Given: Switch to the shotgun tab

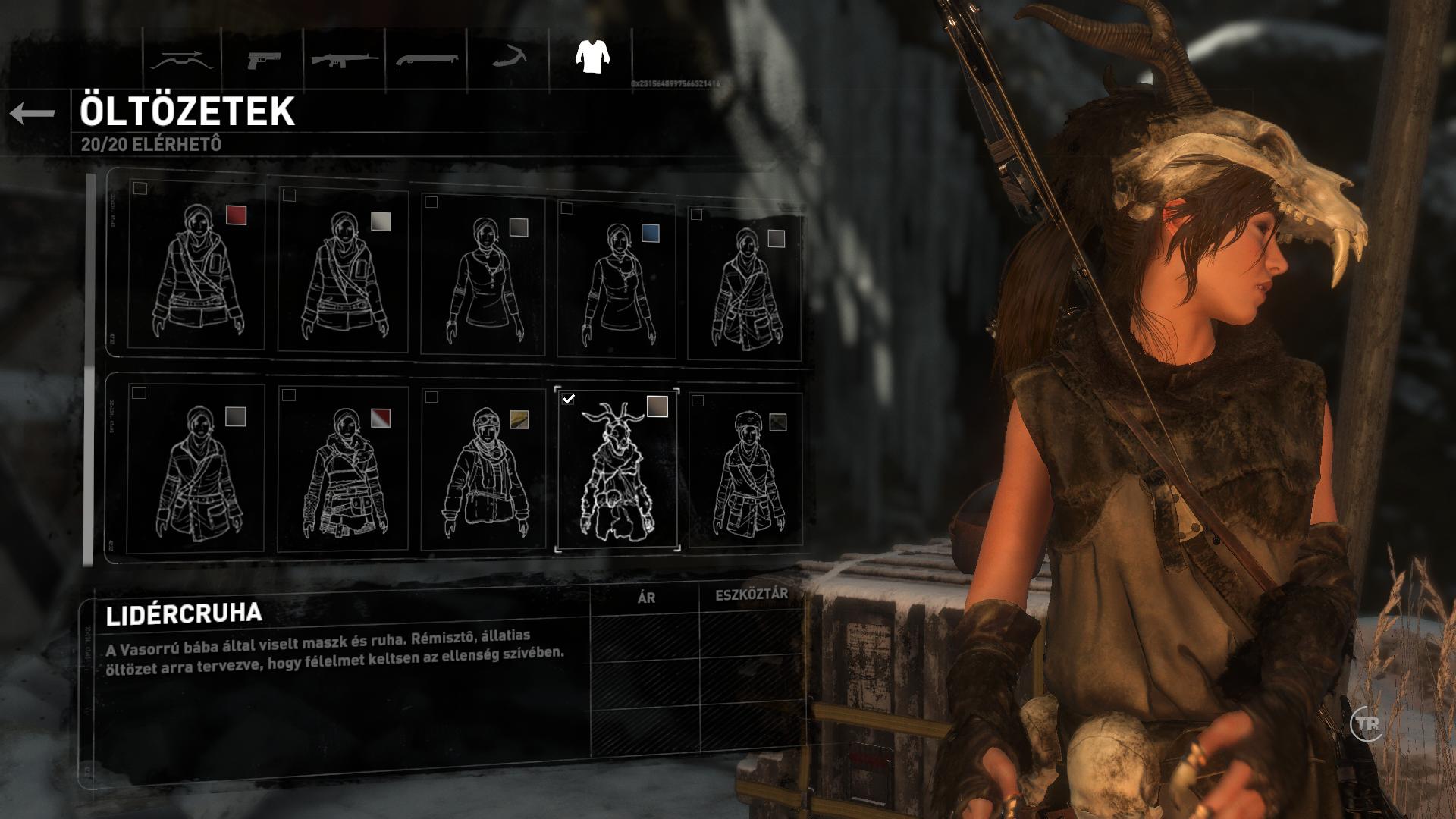Looking at the screenshot, I should click(426, 59).
